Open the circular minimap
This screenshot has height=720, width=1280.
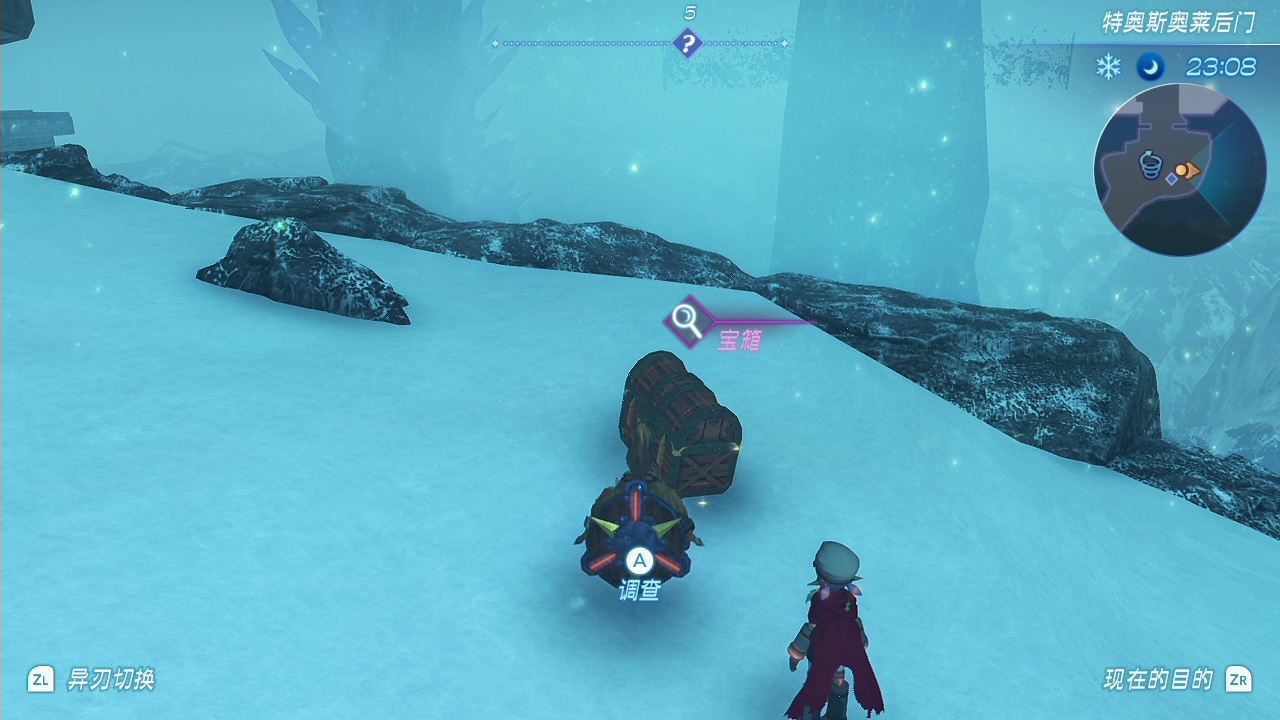1180,170
